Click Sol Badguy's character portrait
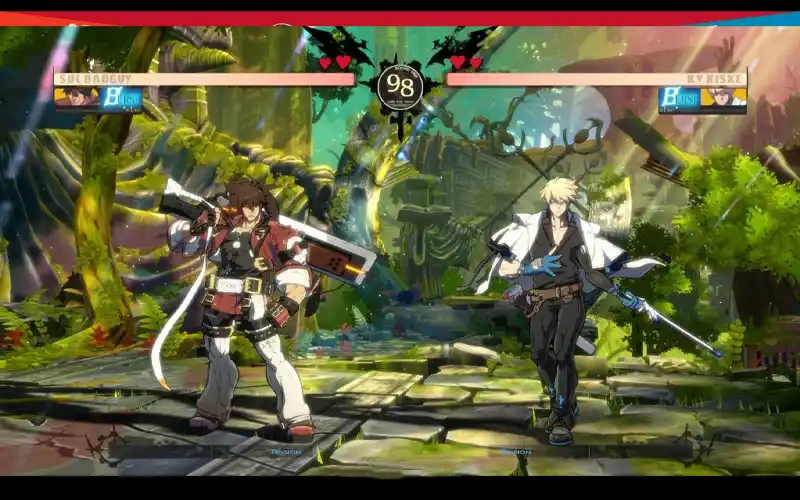This screenshot has height=500, width=800. pos(76,98)
